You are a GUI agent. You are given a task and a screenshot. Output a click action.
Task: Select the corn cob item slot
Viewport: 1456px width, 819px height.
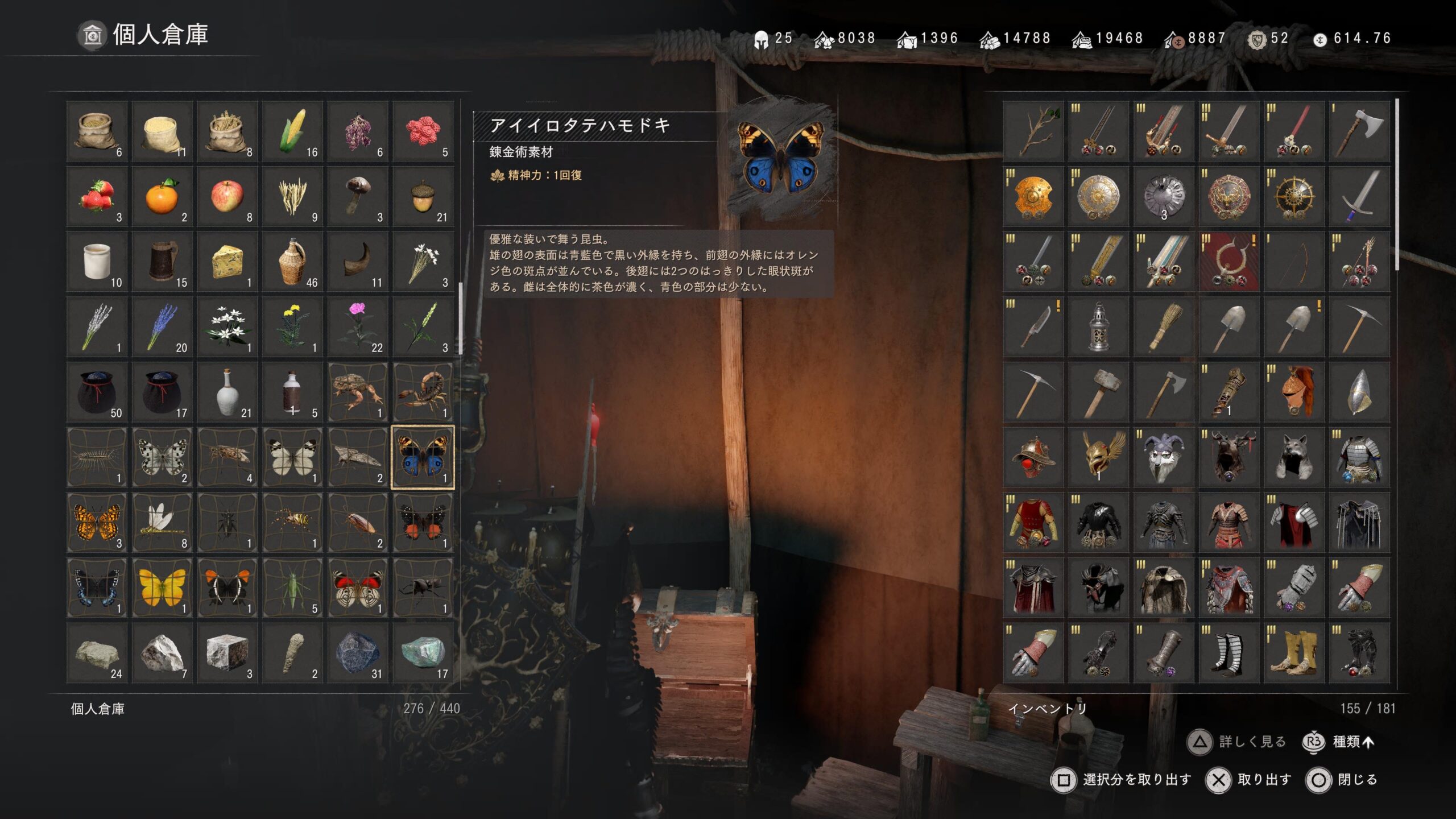click(292, 131)
